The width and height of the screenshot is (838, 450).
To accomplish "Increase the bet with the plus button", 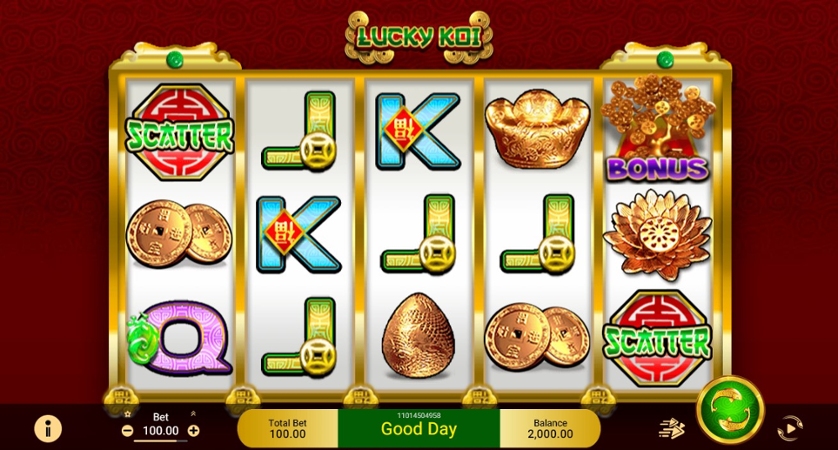I will (x=194, y=431).
